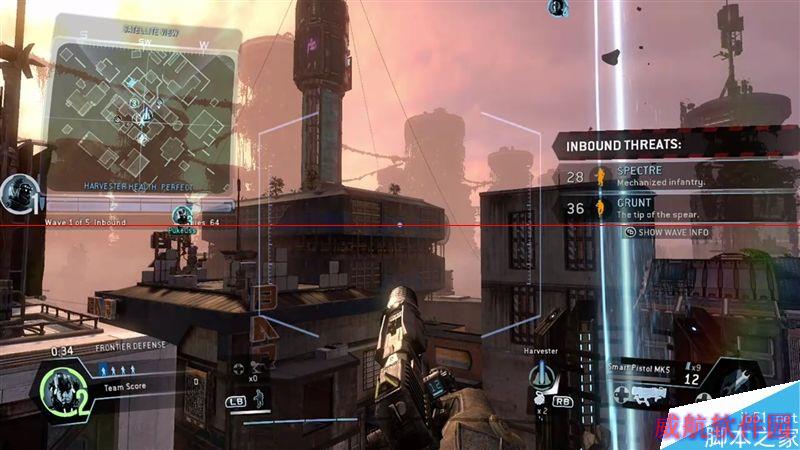Click the Harvester objective icon

point(542,377)
